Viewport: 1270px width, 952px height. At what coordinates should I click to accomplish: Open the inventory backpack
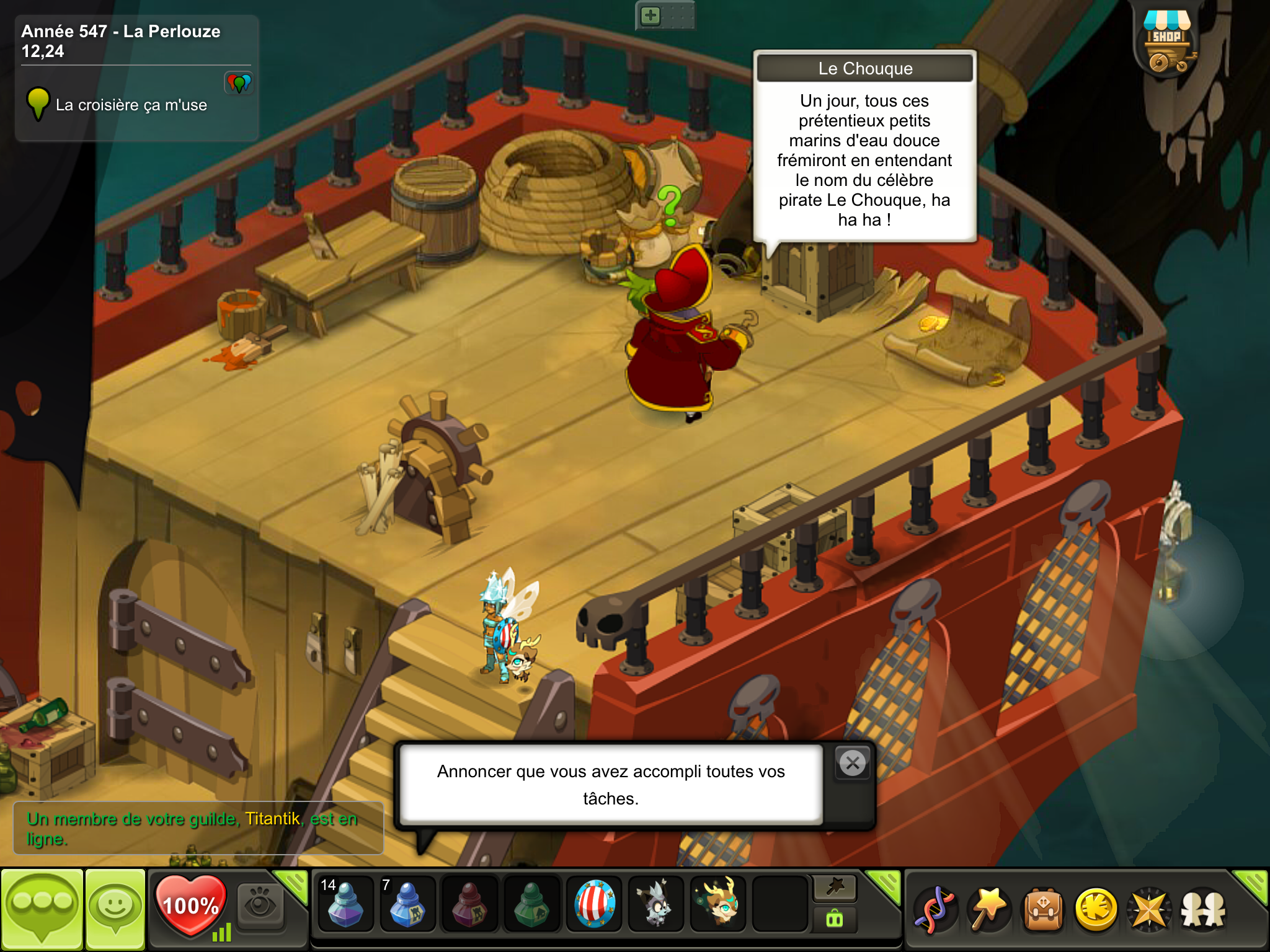coord(1044,910)
